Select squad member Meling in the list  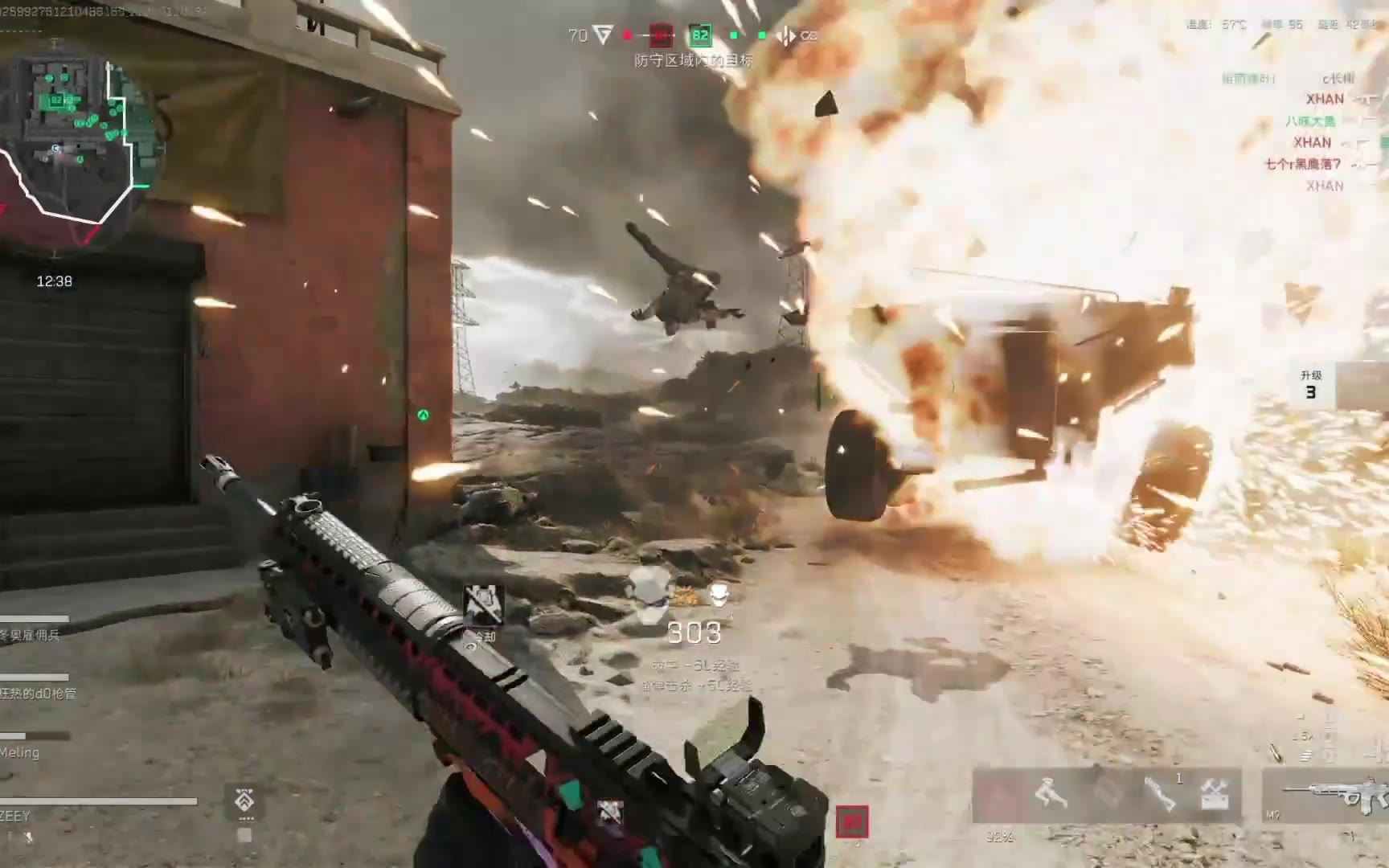(21, 753)
